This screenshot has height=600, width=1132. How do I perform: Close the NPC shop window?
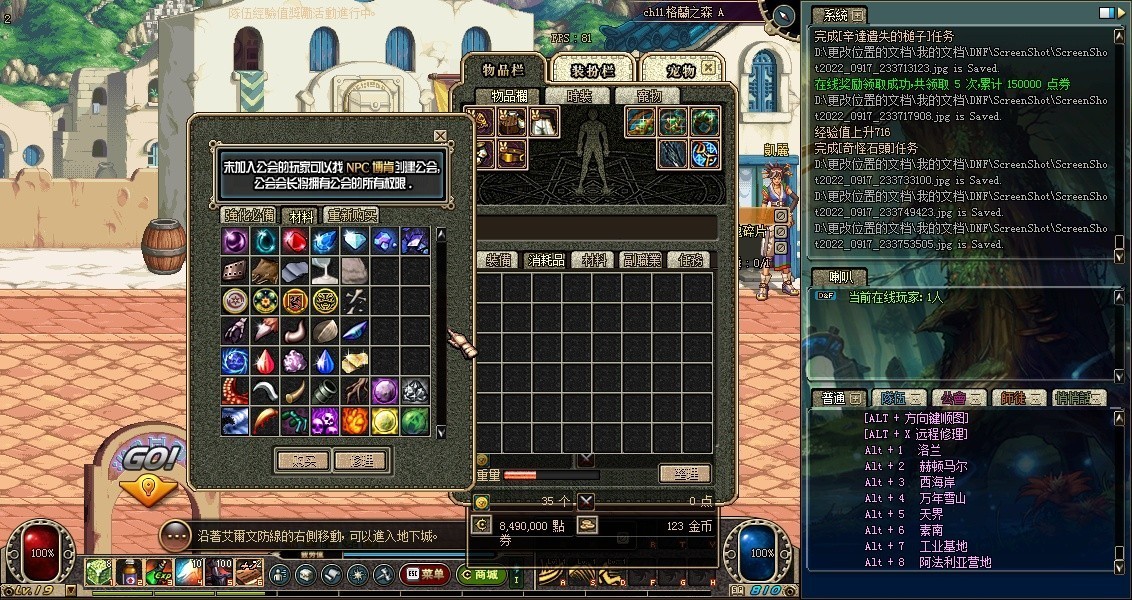440,136
